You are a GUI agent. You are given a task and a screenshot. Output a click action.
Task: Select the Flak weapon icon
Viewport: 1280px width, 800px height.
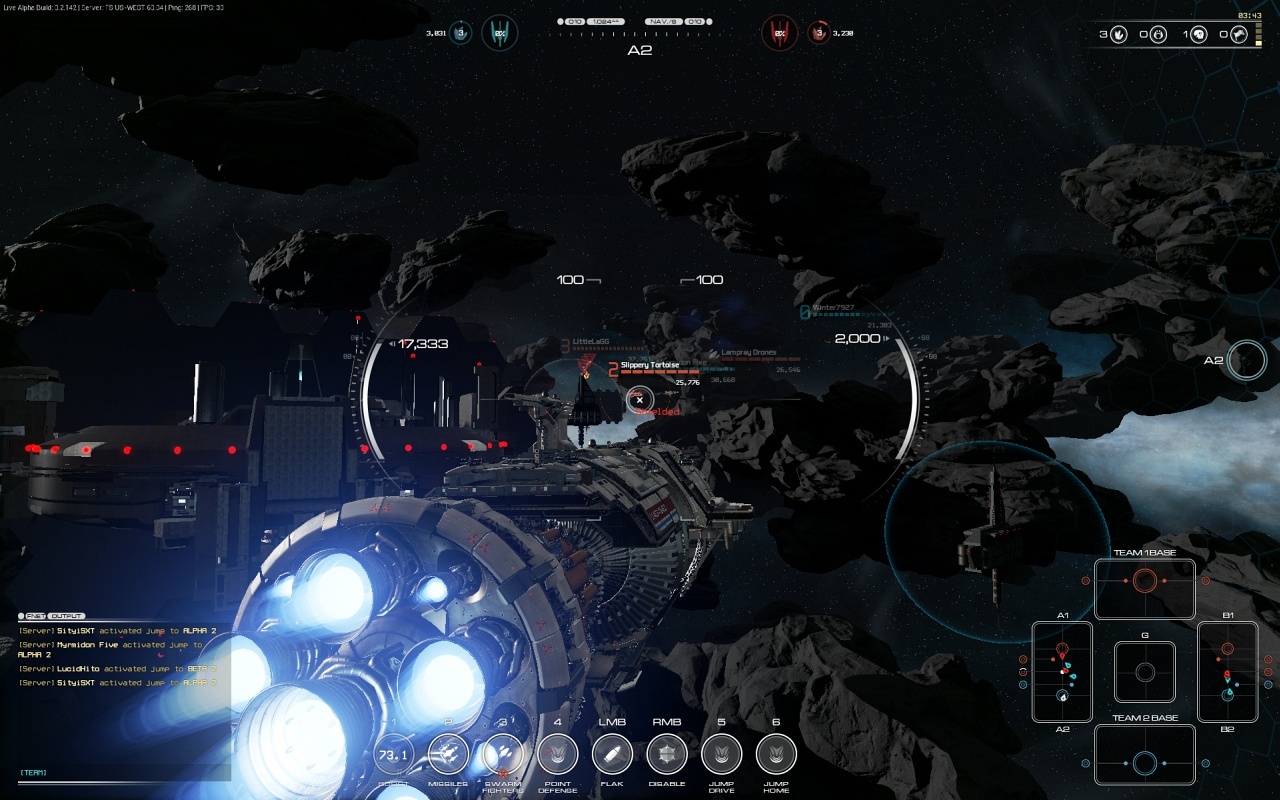pyautogui.click(x=612, y=755)
